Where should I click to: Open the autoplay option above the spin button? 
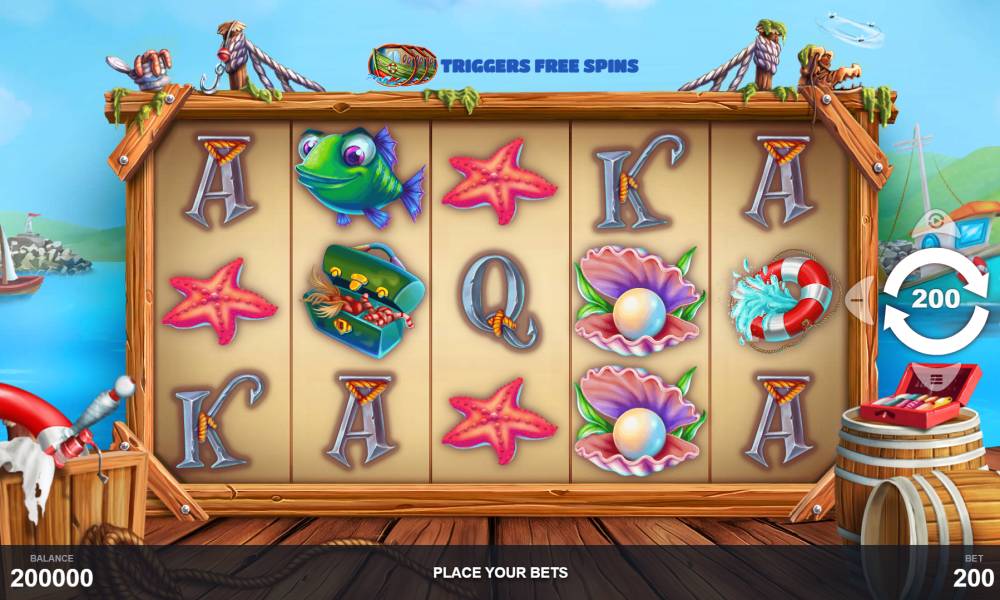tap(936, 222)
